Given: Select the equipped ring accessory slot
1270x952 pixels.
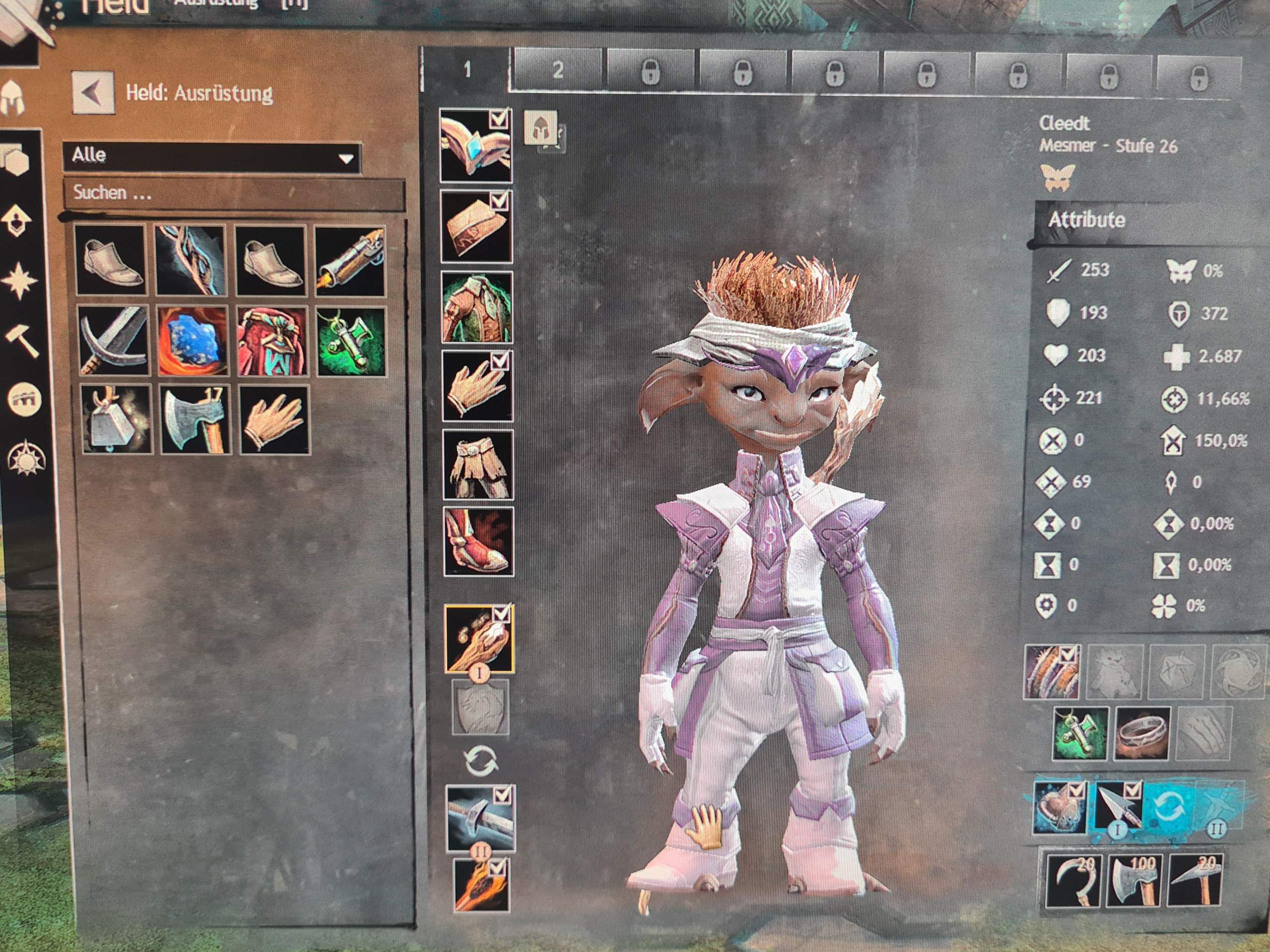Looking at the screenshot, I should [x=1143, y=732].
